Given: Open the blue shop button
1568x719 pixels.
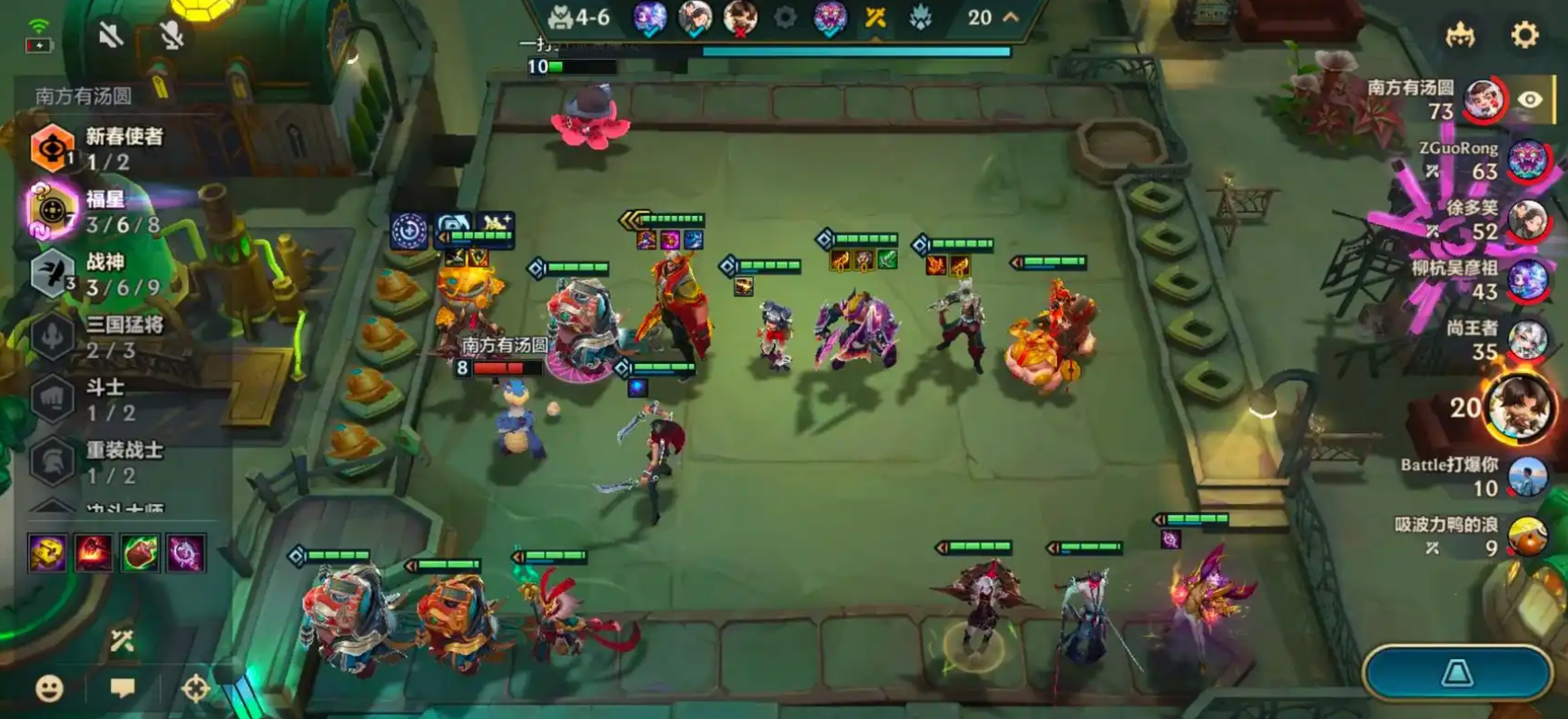Looking at the screenshot, I should [1457, 673].
